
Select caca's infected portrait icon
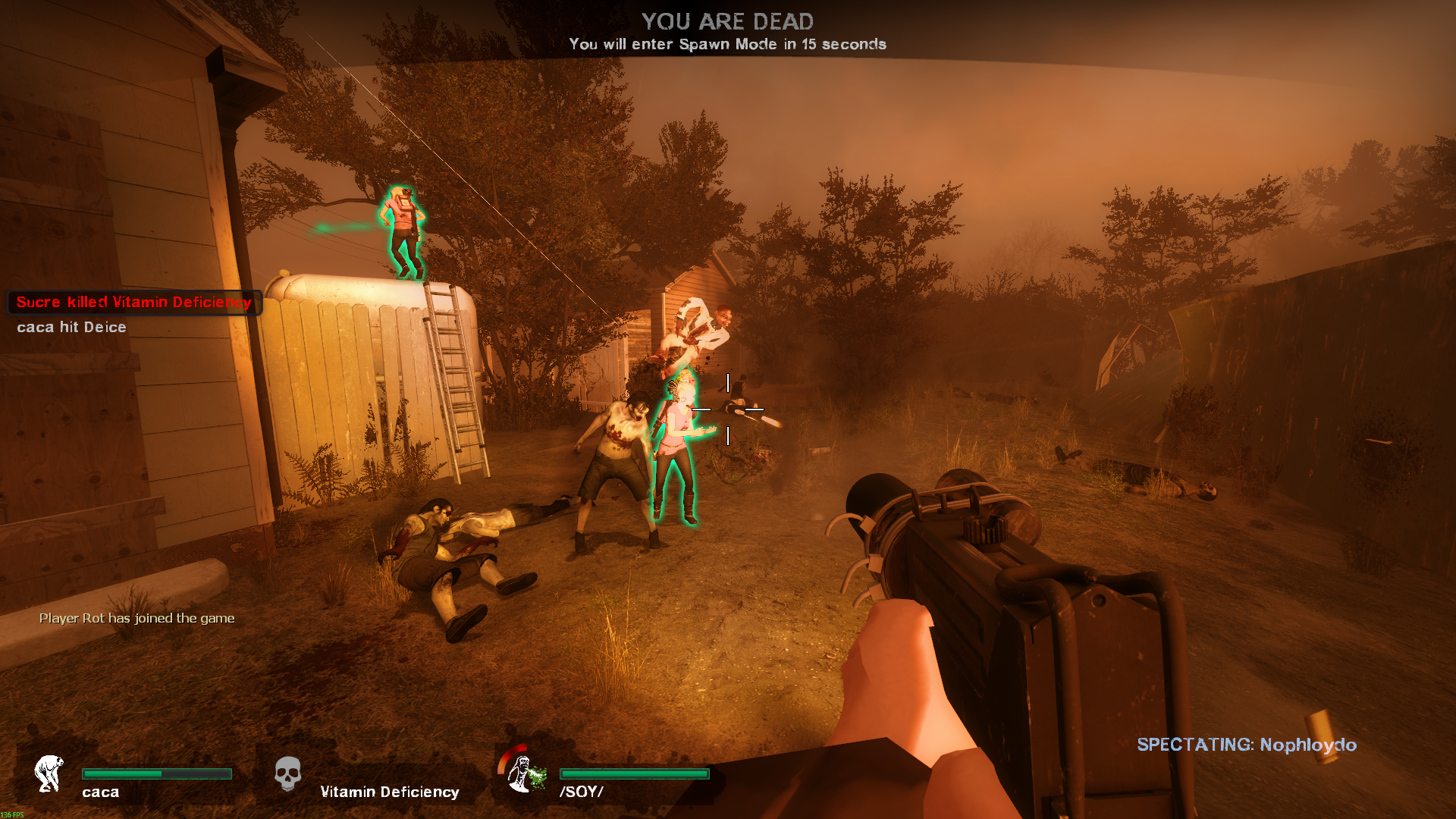pyautogui.click(x=49, y=773)
